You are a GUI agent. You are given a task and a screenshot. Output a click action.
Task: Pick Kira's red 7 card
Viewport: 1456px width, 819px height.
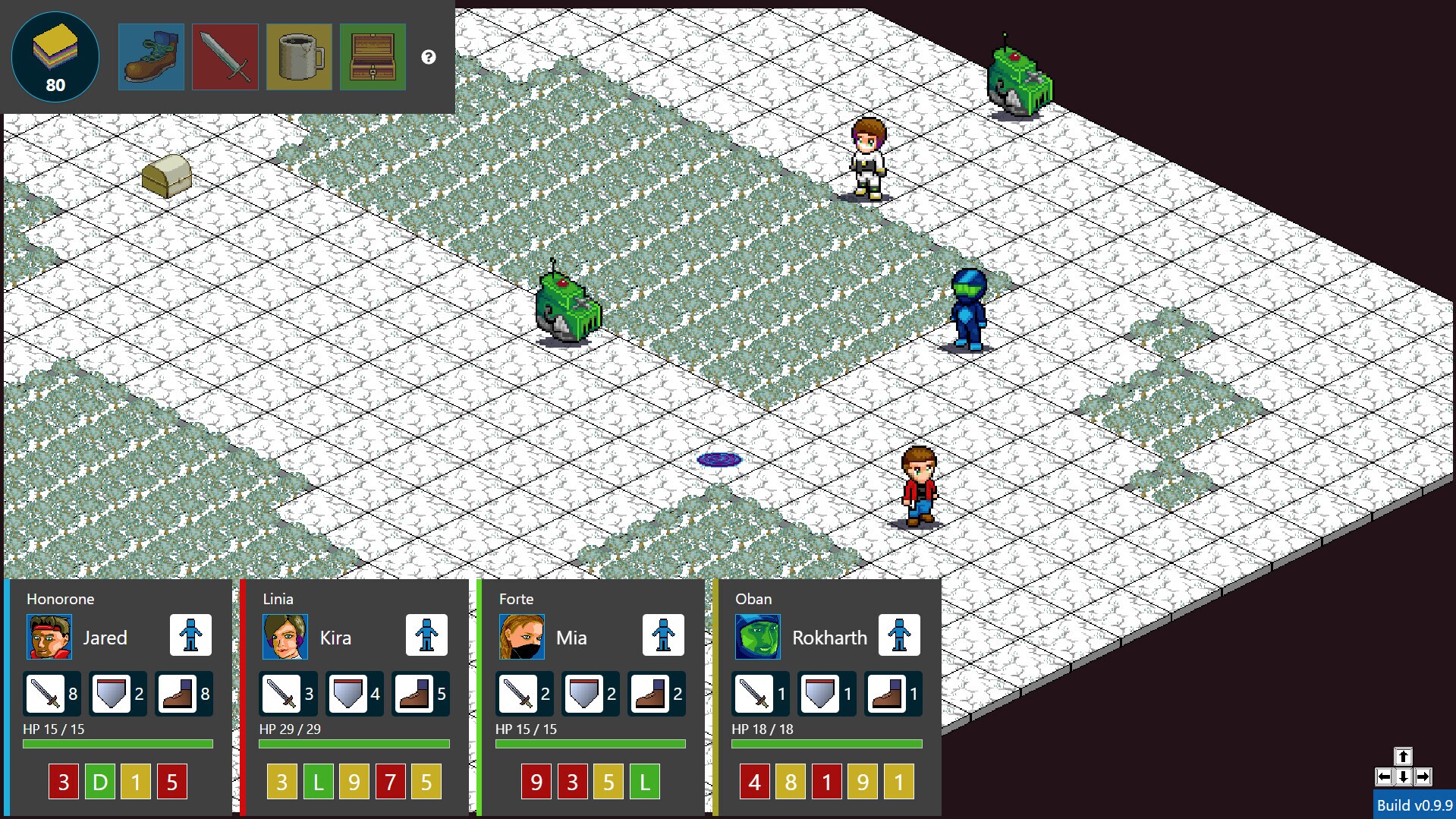390,782
